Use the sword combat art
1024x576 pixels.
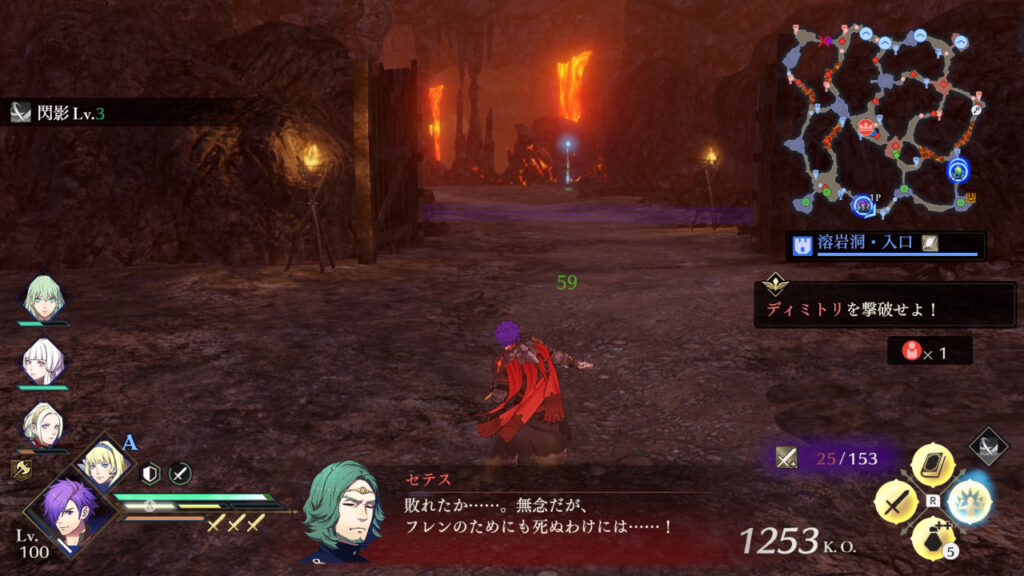[x=895, y=500]
